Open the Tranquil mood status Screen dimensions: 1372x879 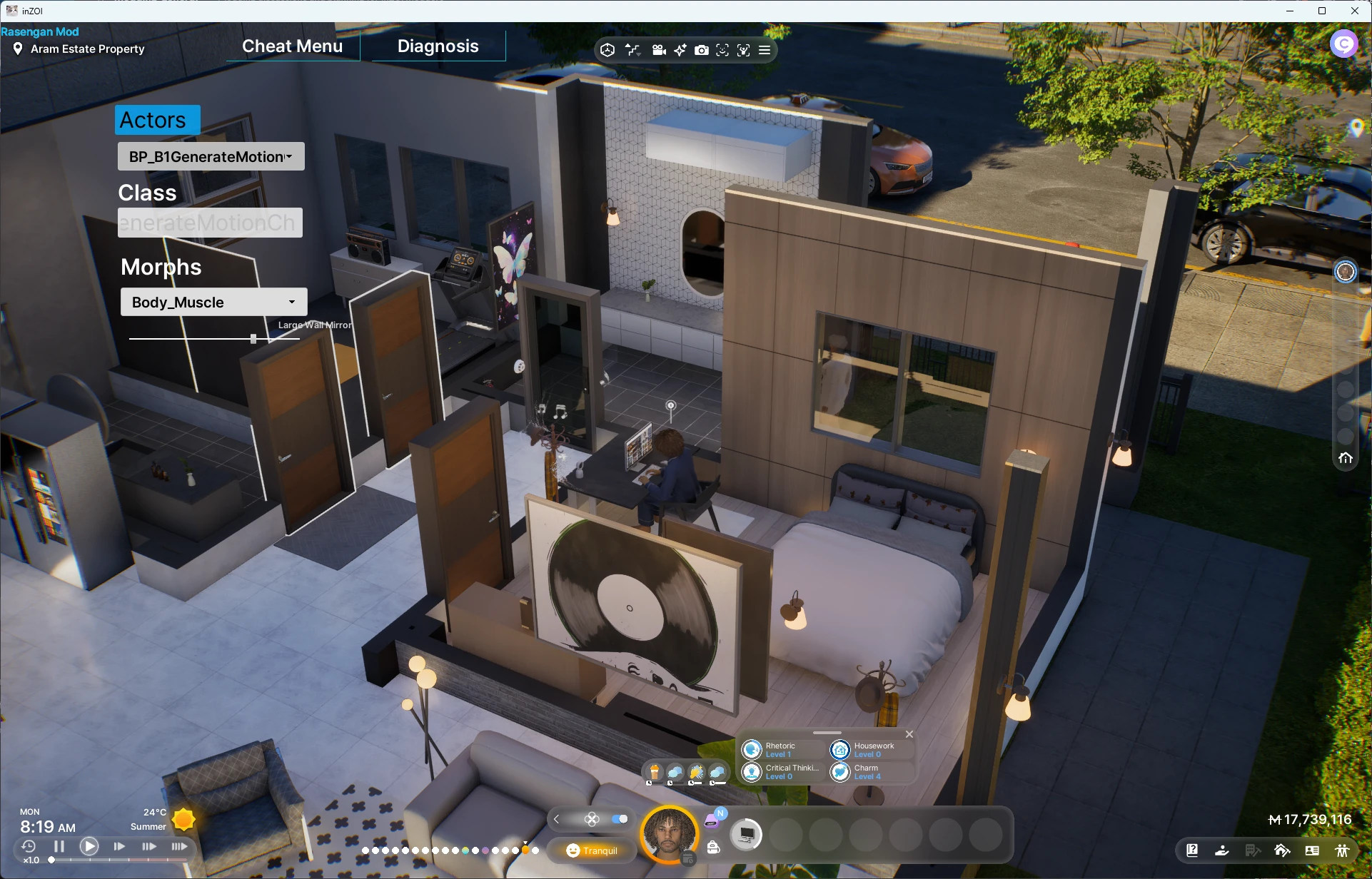(592, 850)
